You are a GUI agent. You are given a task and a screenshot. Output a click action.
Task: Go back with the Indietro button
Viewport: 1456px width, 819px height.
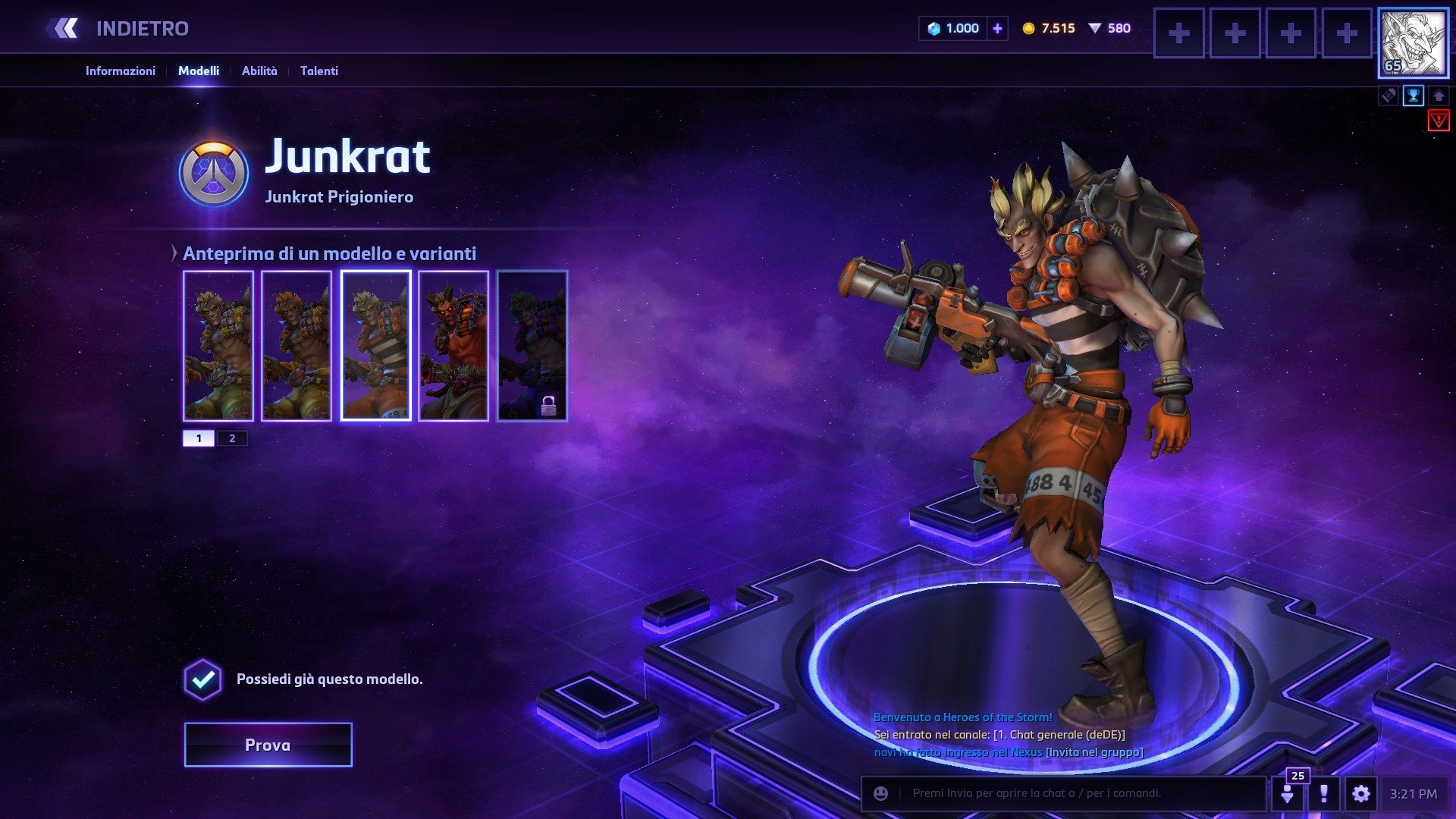pos(118,29)
